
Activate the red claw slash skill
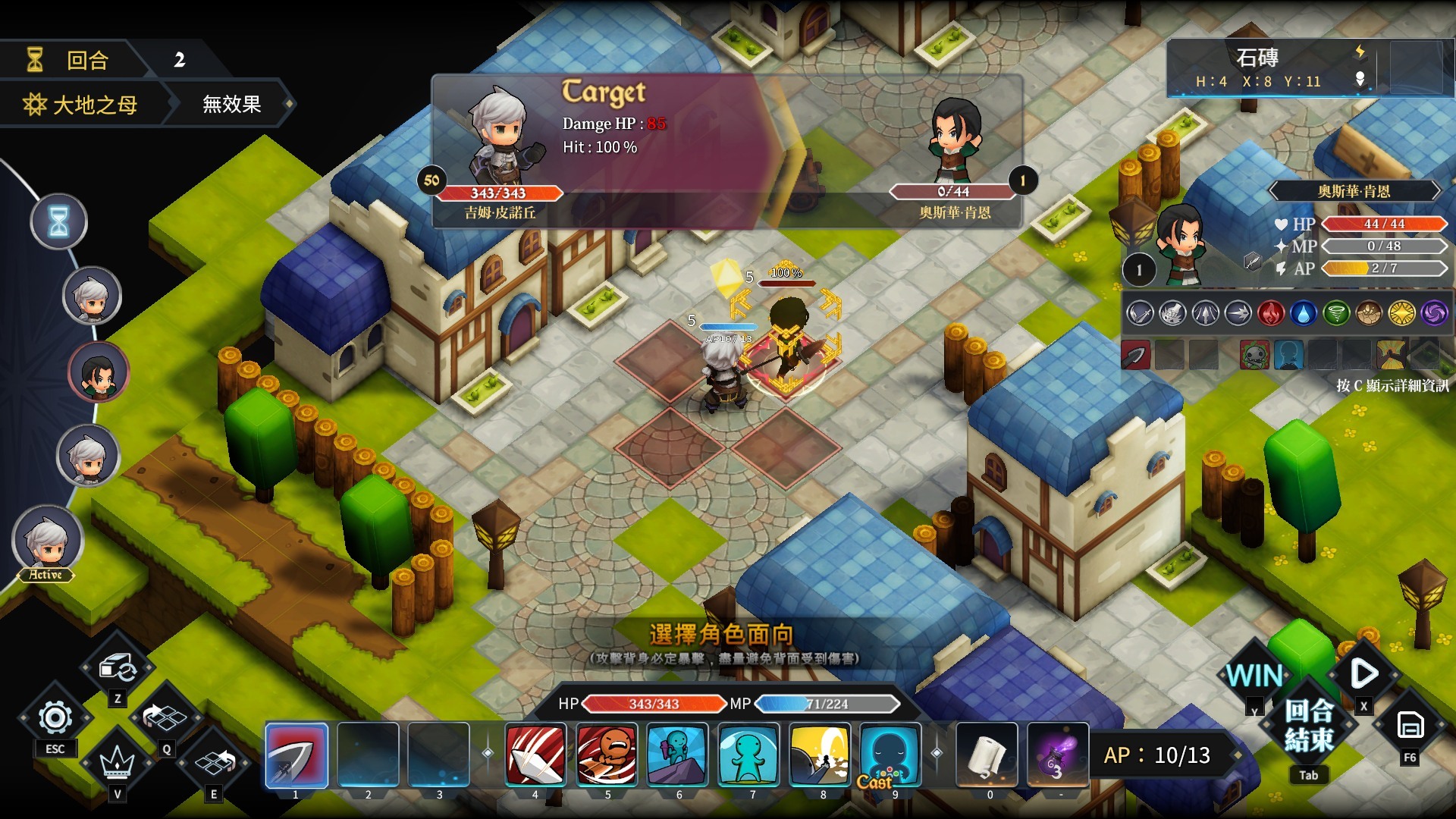535,755
